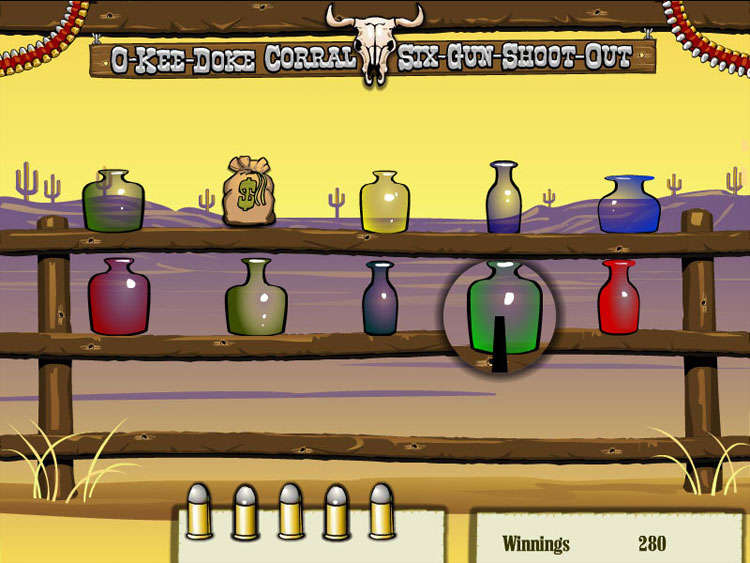Screen dimensions: 750x563
Task: Pick the dark green jug beside the money bag
Action: 113,201
